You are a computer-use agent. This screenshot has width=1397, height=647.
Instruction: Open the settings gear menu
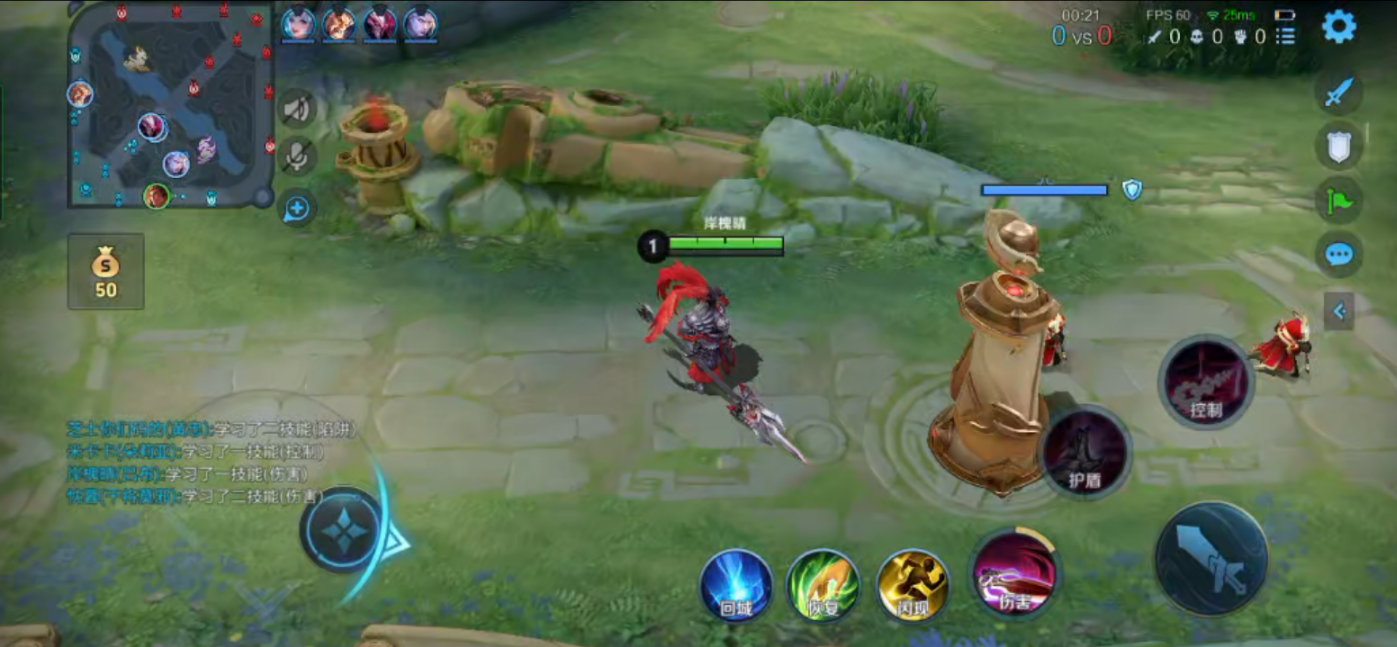1339,27
